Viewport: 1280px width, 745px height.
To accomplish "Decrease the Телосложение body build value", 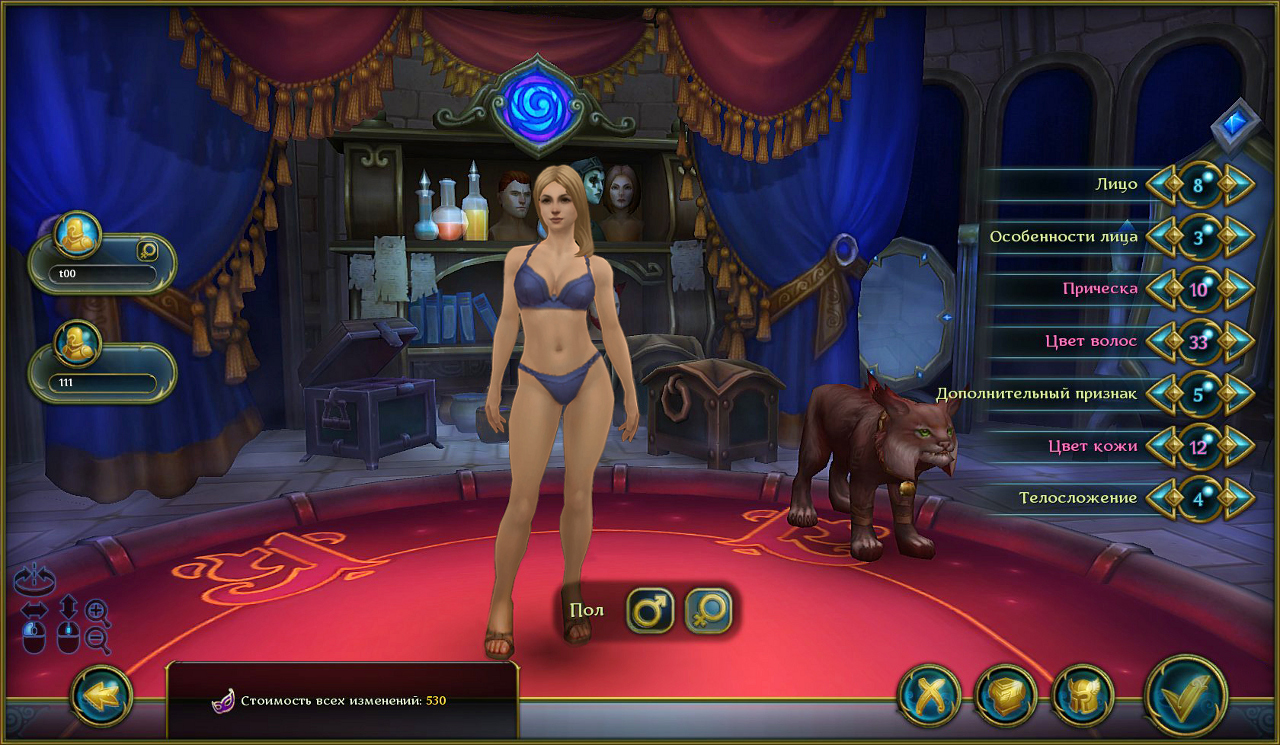I will [x=1162, y=498].
